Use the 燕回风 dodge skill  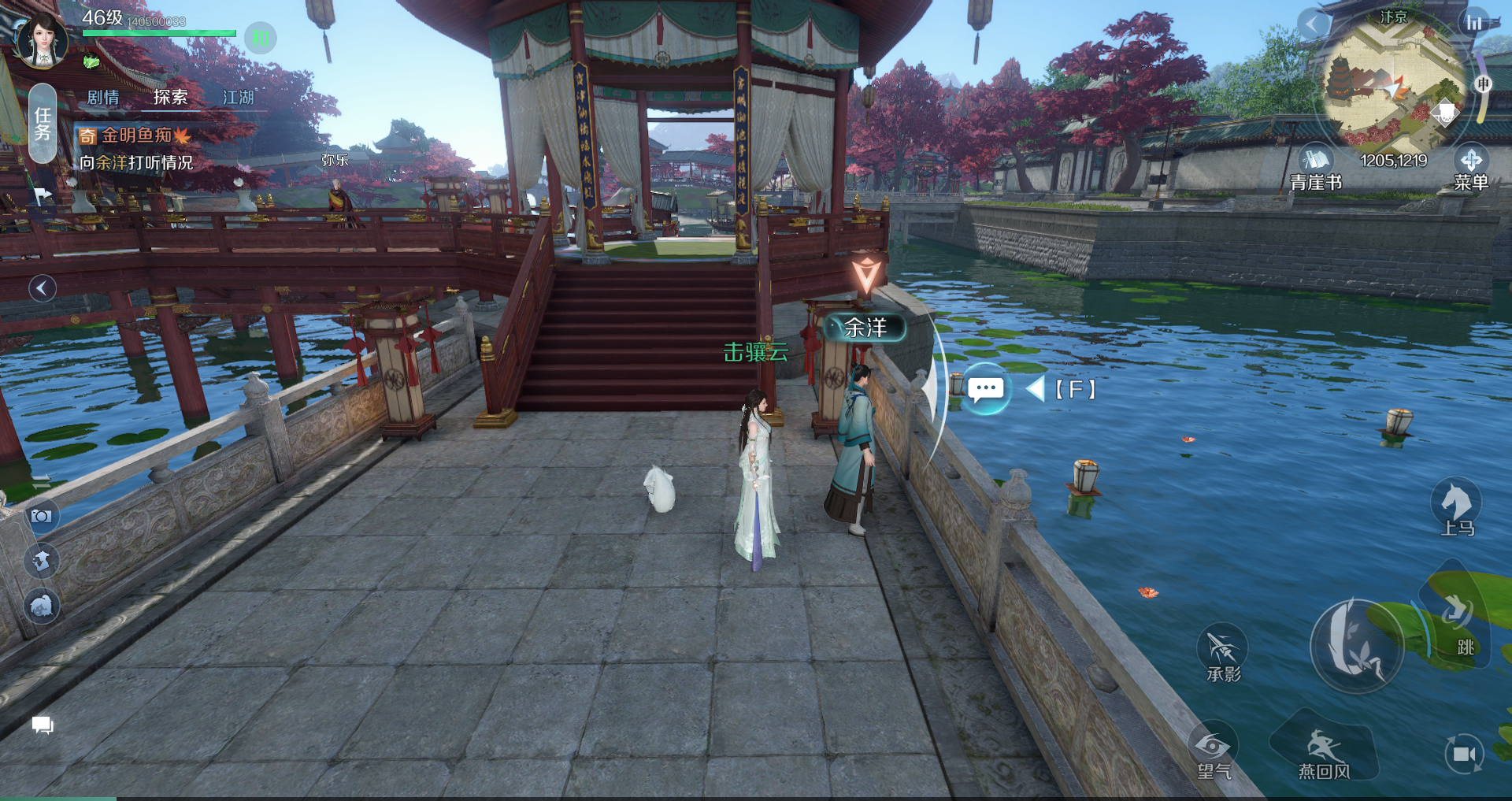click(1325, 752)
